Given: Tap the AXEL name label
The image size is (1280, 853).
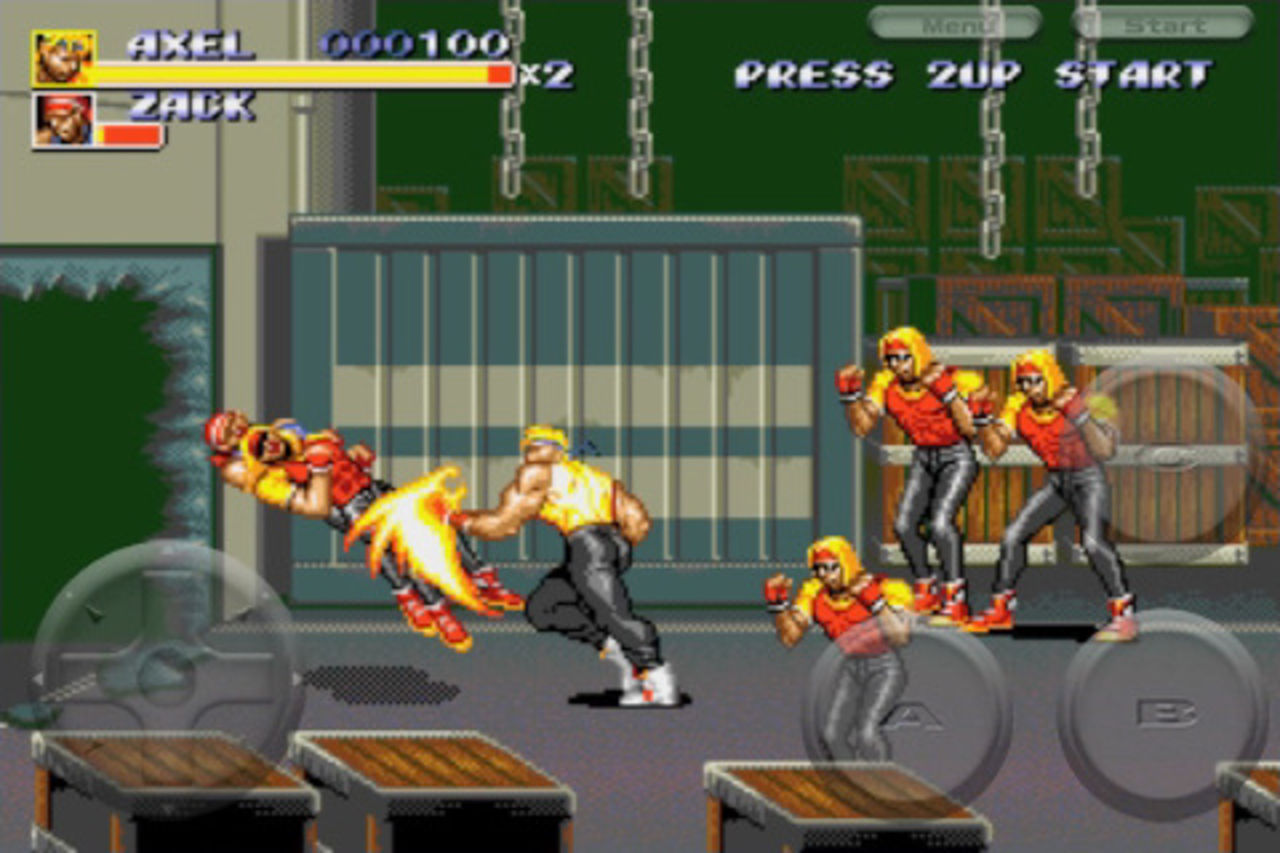Looking at the screenshot, I should [192, 45].
